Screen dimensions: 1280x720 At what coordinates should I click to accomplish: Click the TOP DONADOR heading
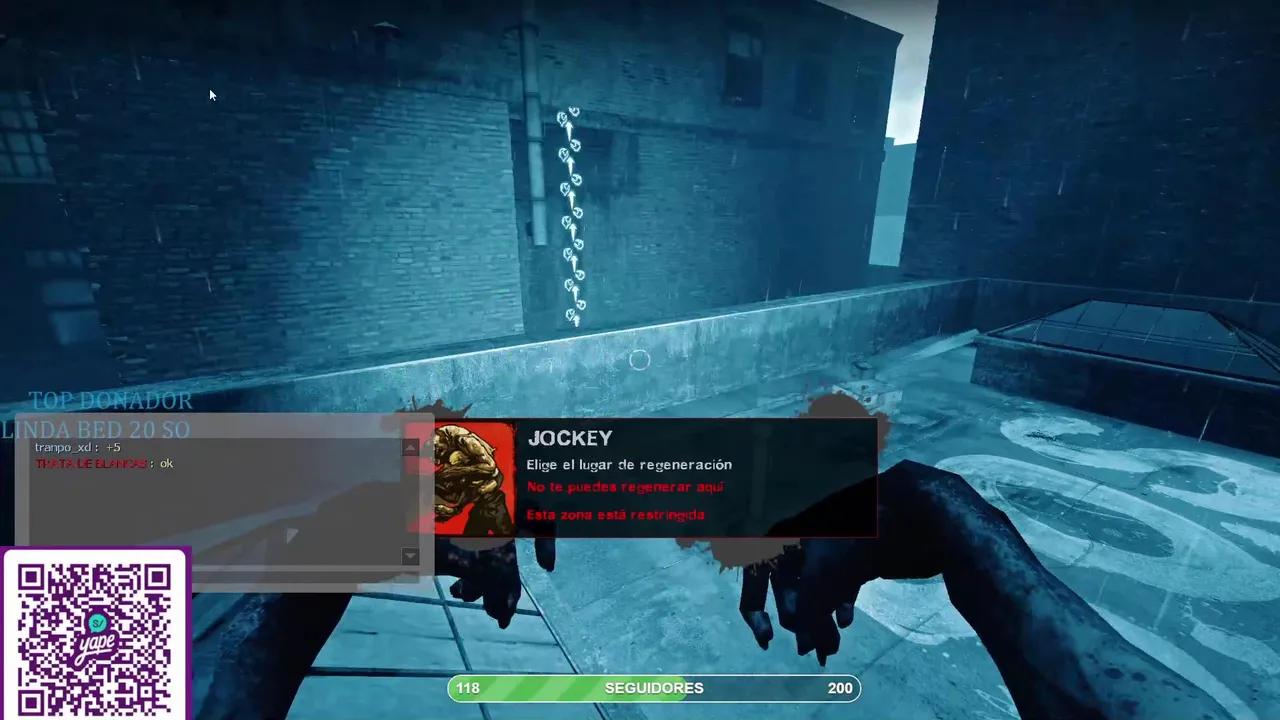coord(111,401)
